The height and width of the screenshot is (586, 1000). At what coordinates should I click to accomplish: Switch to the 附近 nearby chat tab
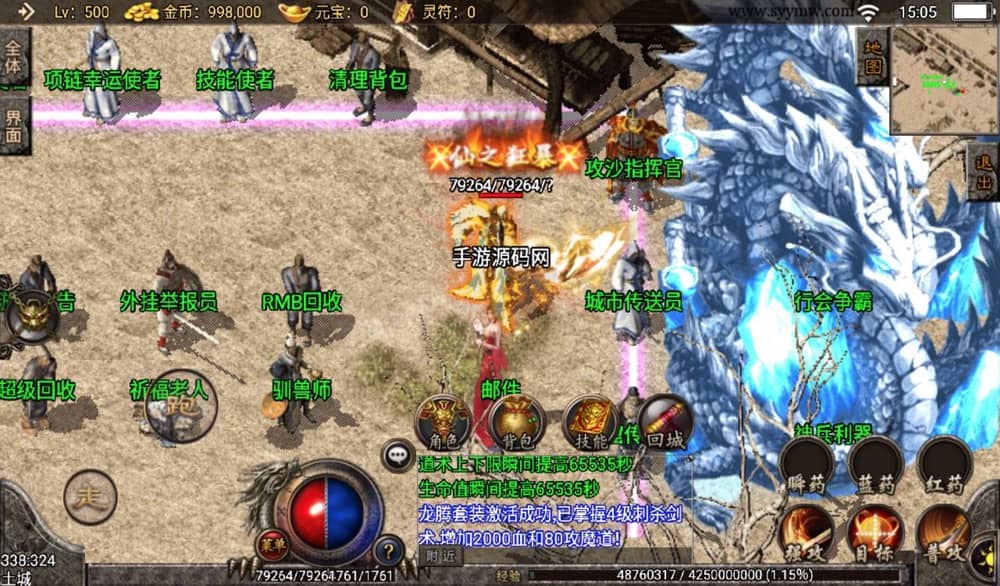441,555
